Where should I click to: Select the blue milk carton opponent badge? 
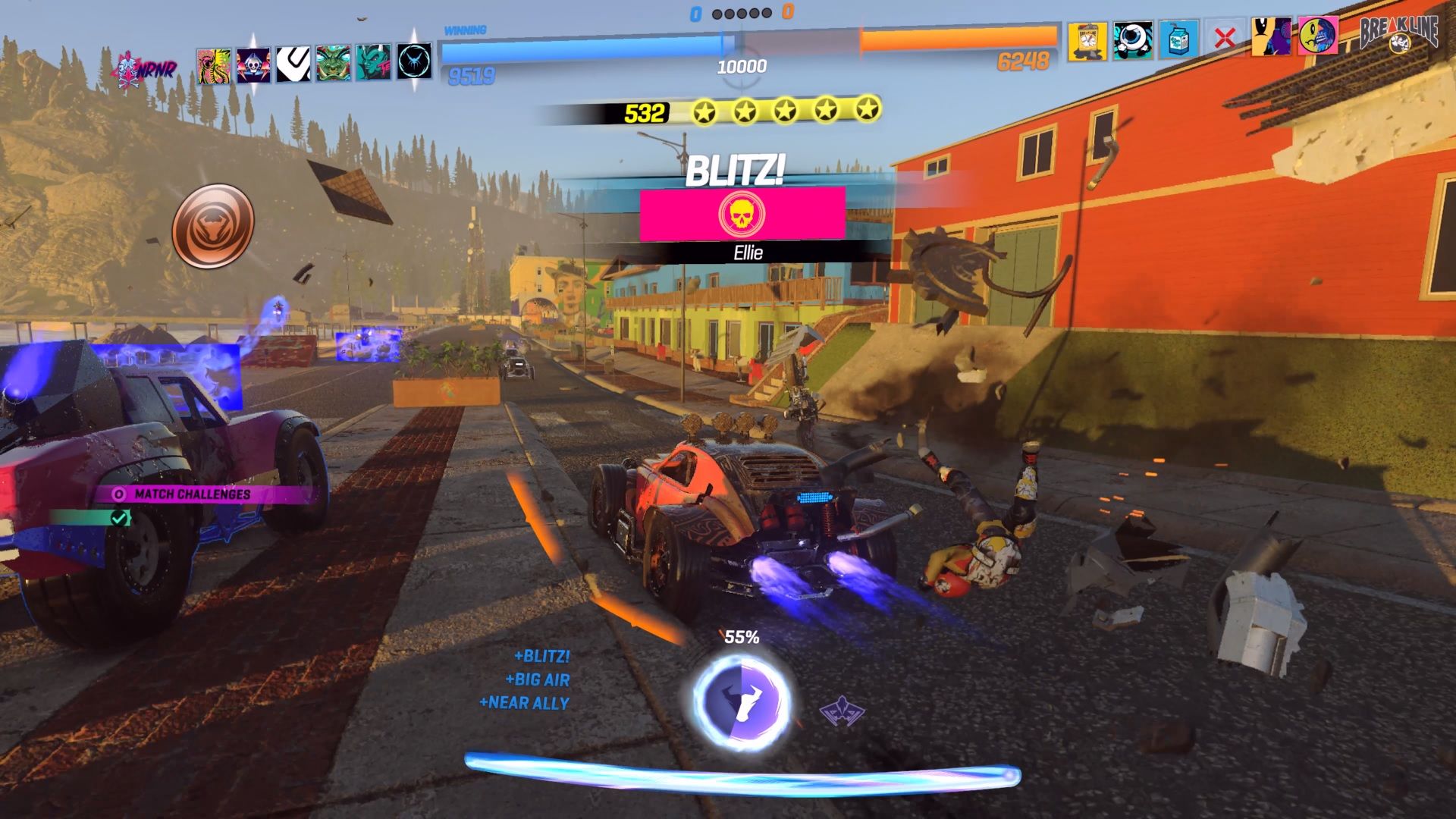pyautogui.click(x=1178, y=39)
